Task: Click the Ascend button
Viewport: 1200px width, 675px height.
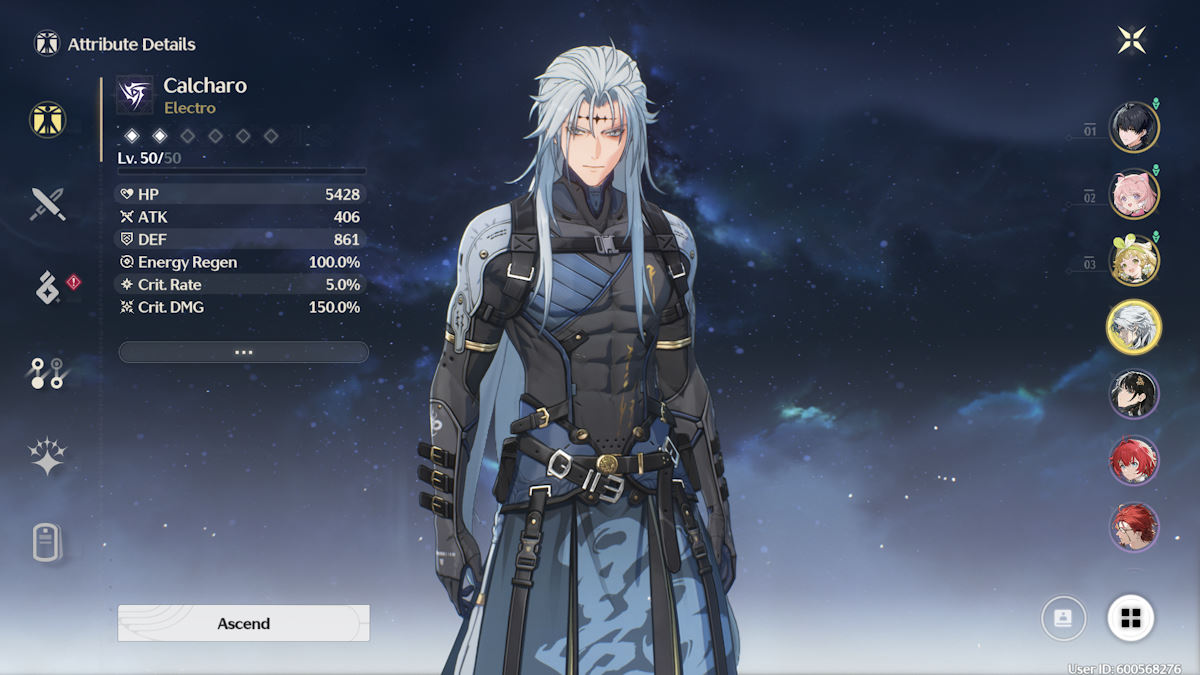Action: (x=243, y=623)
